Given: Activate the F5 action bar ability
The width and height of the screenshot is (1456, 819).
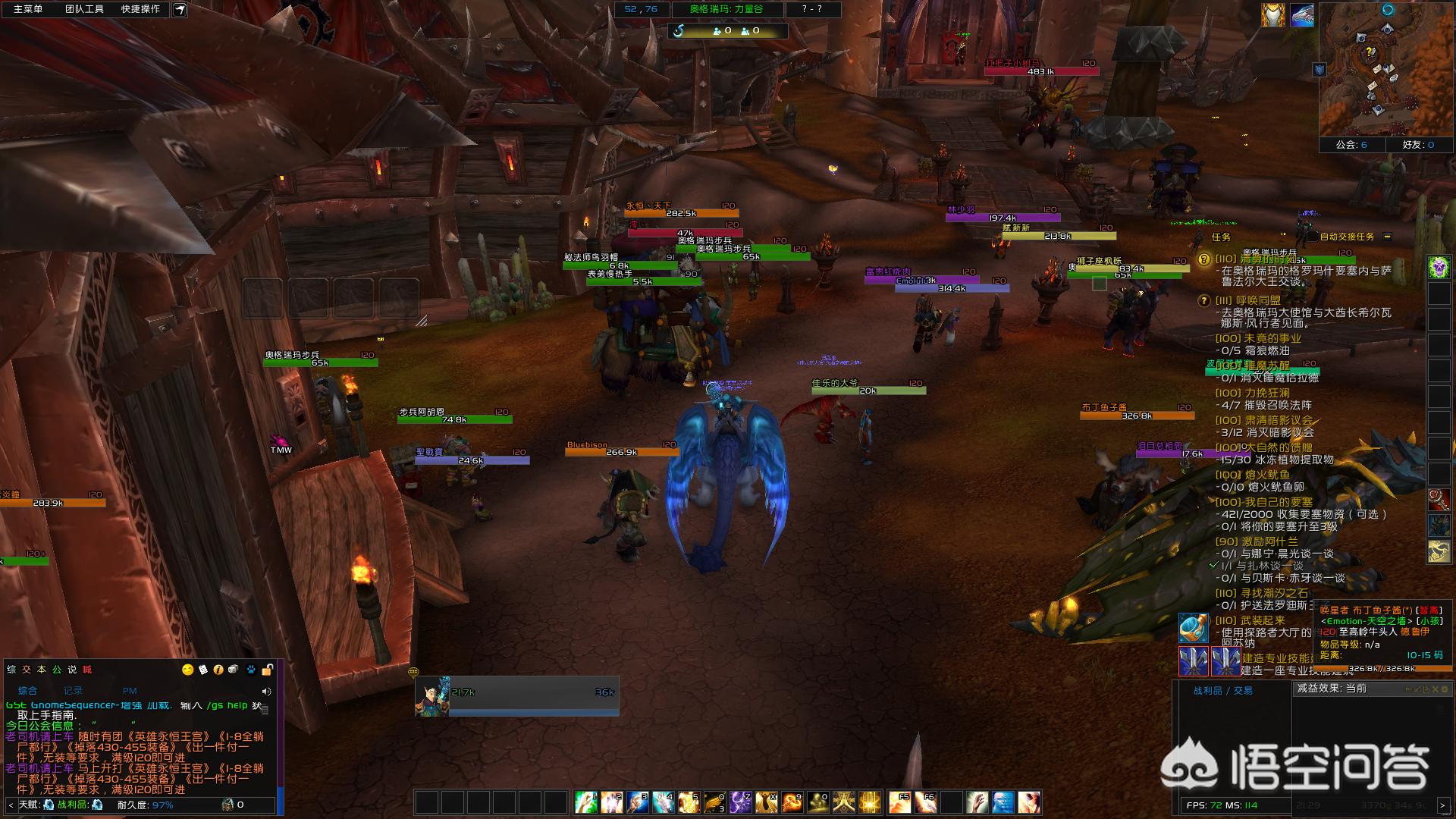Looking at the screenshot, I should pos(900,802).
